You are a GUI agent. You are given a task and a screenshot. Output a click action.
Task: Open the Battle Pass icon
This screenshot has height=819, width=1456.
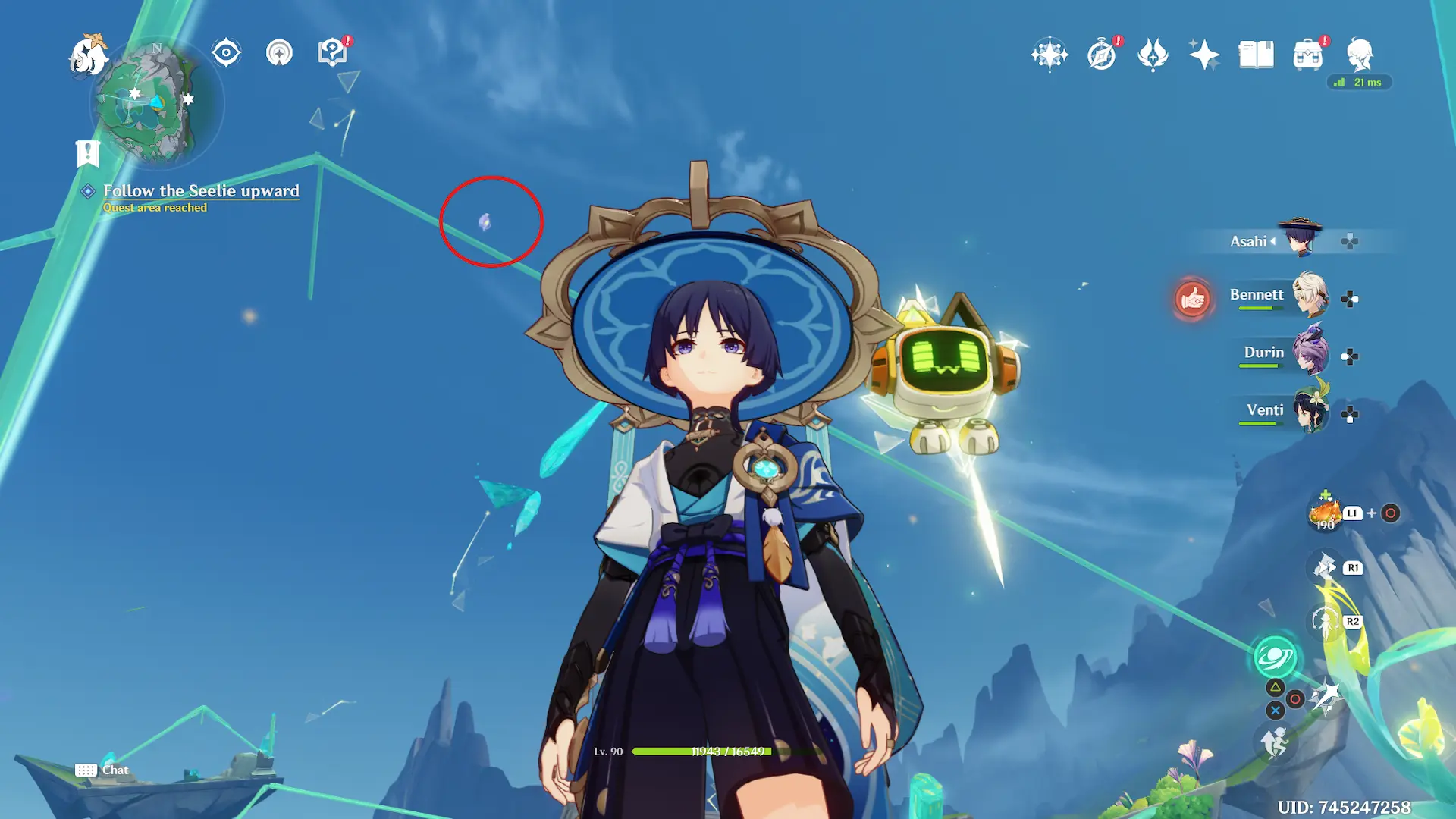[1153, 55]
